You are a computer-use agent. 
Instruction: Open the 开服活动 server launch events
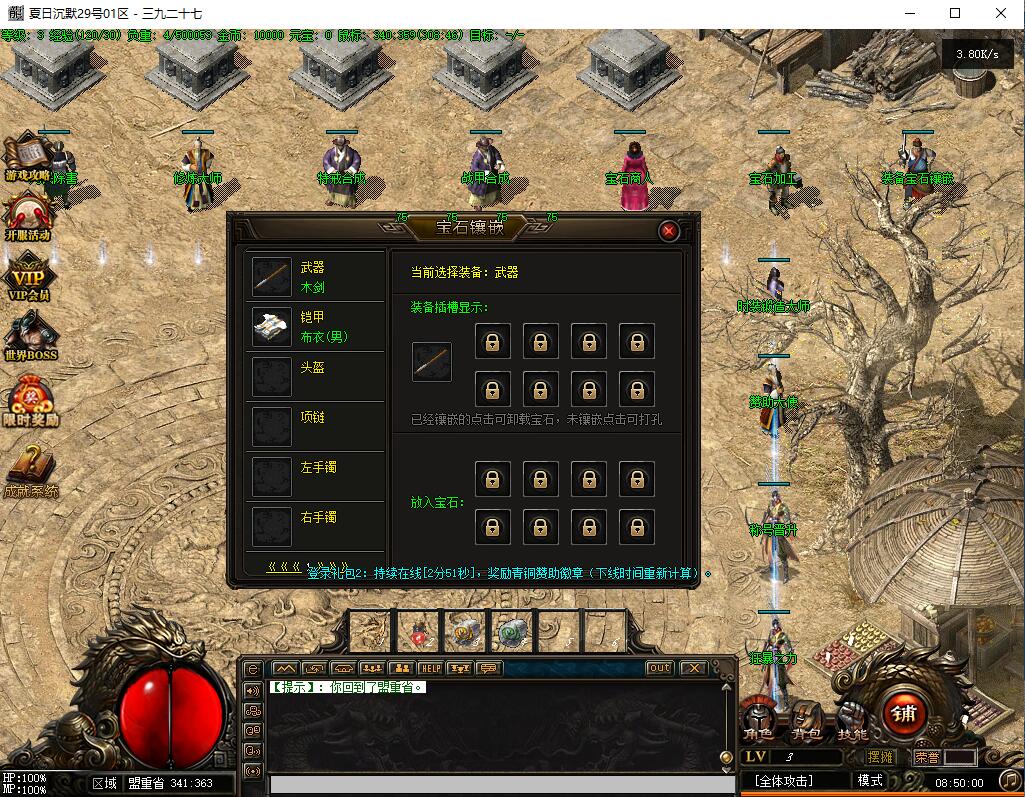tap(27, 217)
